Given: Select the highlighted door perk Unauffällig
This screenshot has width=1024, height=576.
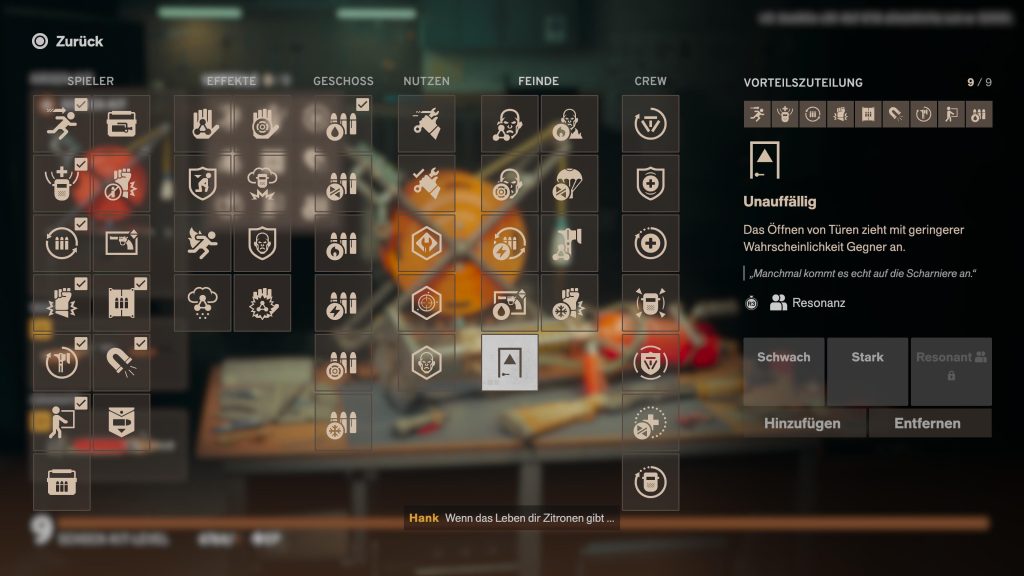Looking at the screenshot, I should [510, 362].
